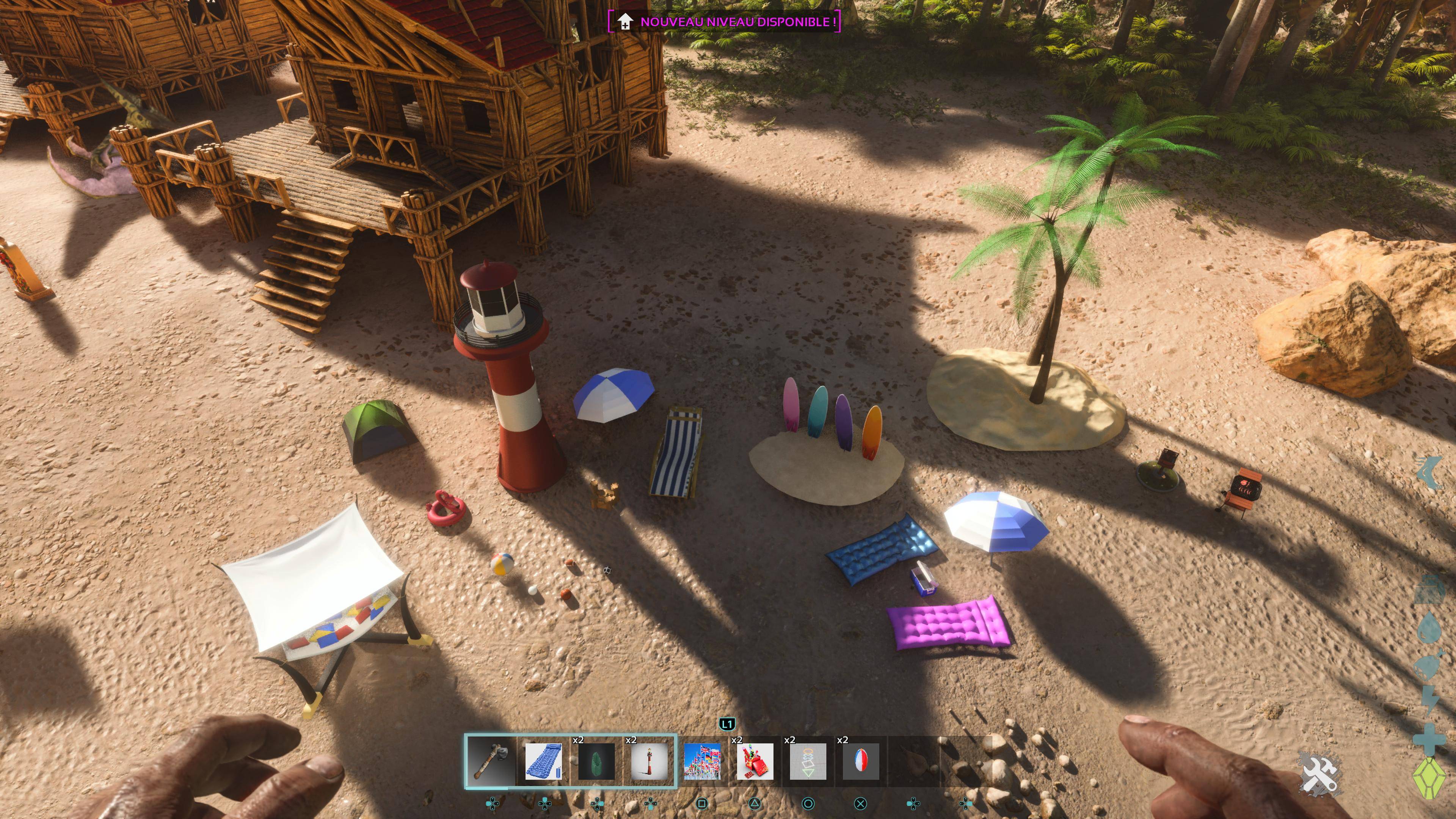Choose the blue air mattress slot
The height and width of the screenshot is (819, 1456).
coord(543,761)
